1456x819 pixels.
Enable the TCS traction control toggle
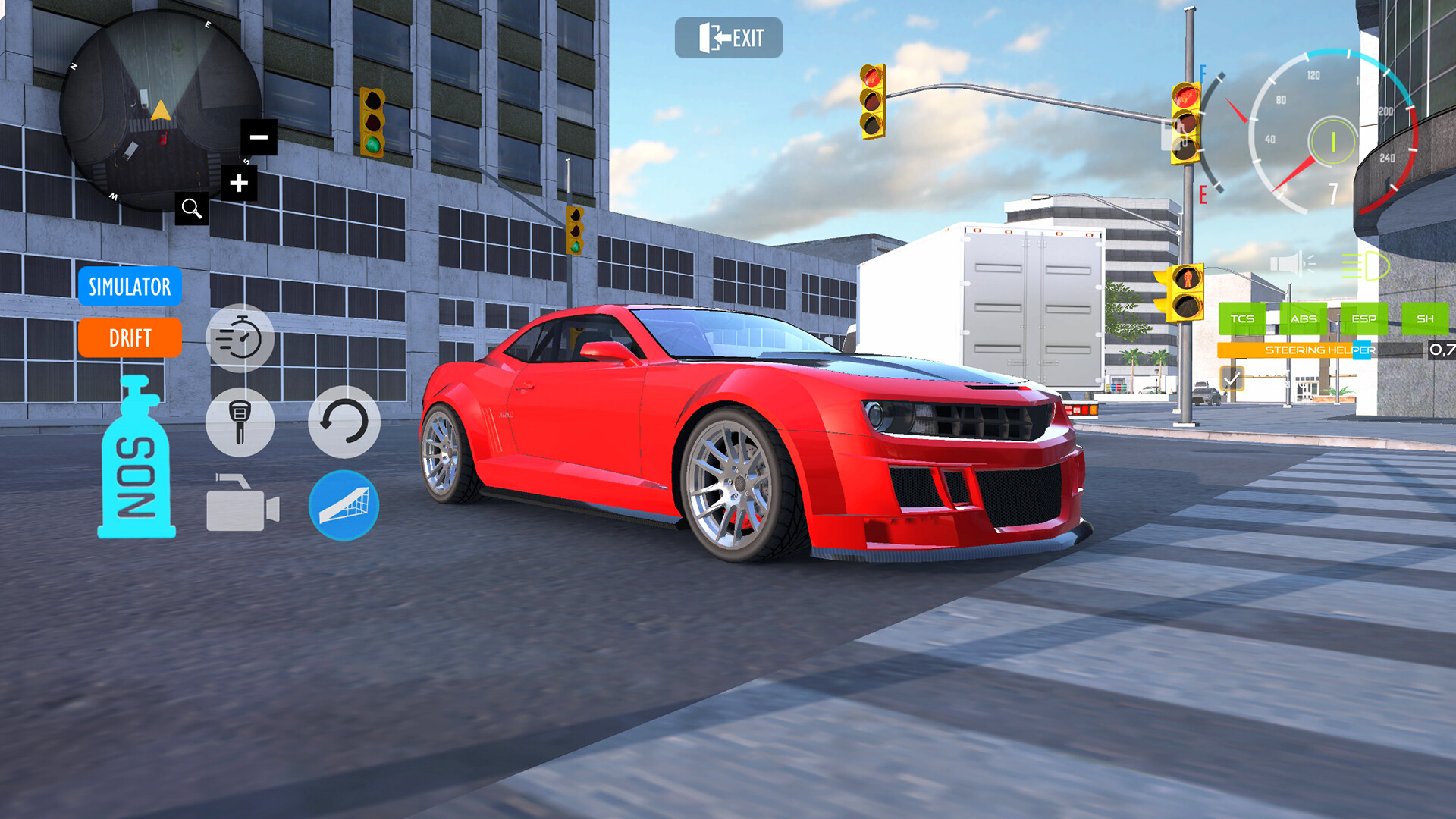tap(1242, 318)
